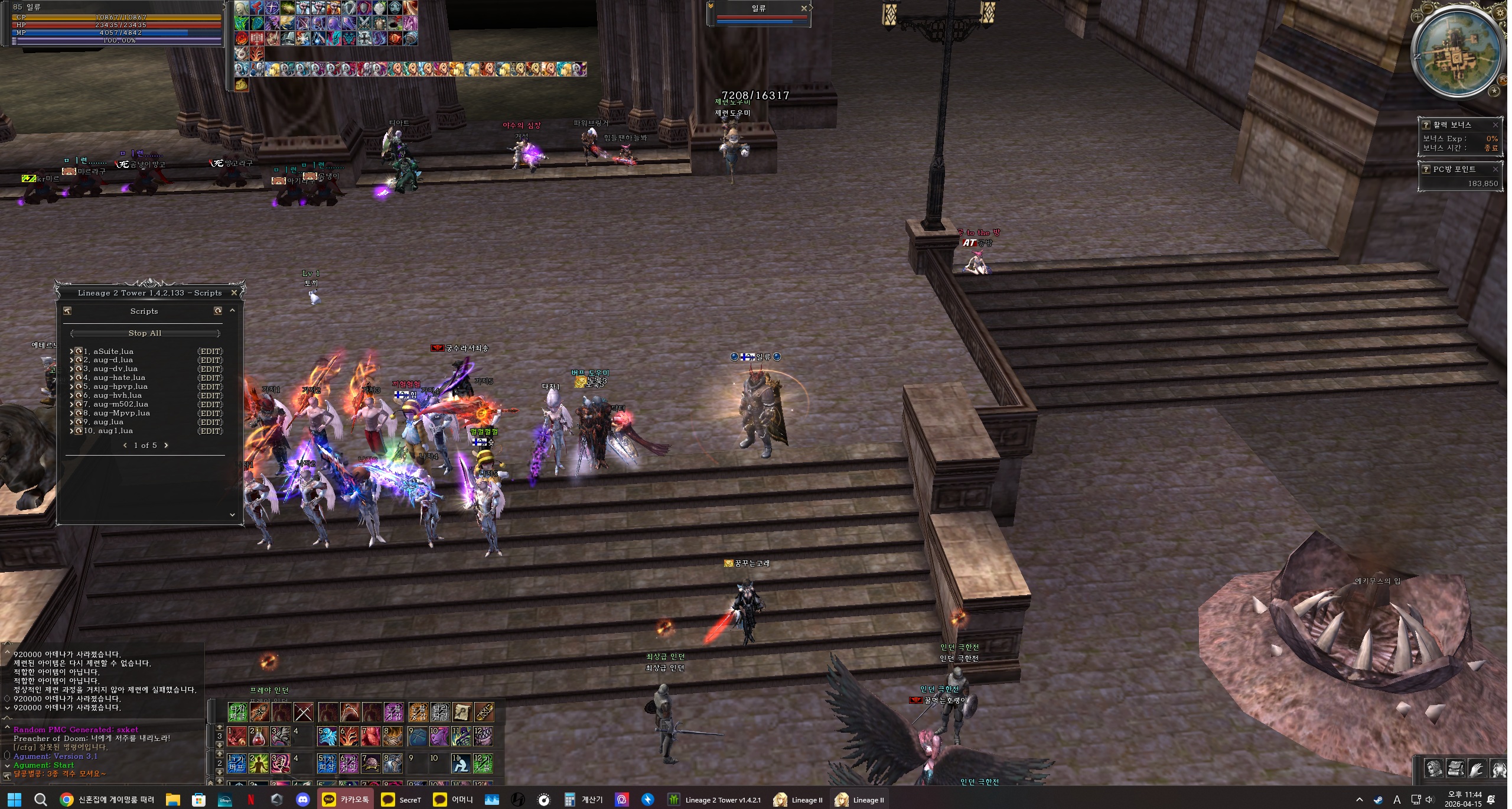Image resolution: width=1512 pixels, height=809 pixels.
Task: Expand the aug-m502.lua script entry
Action: [71, 404]
